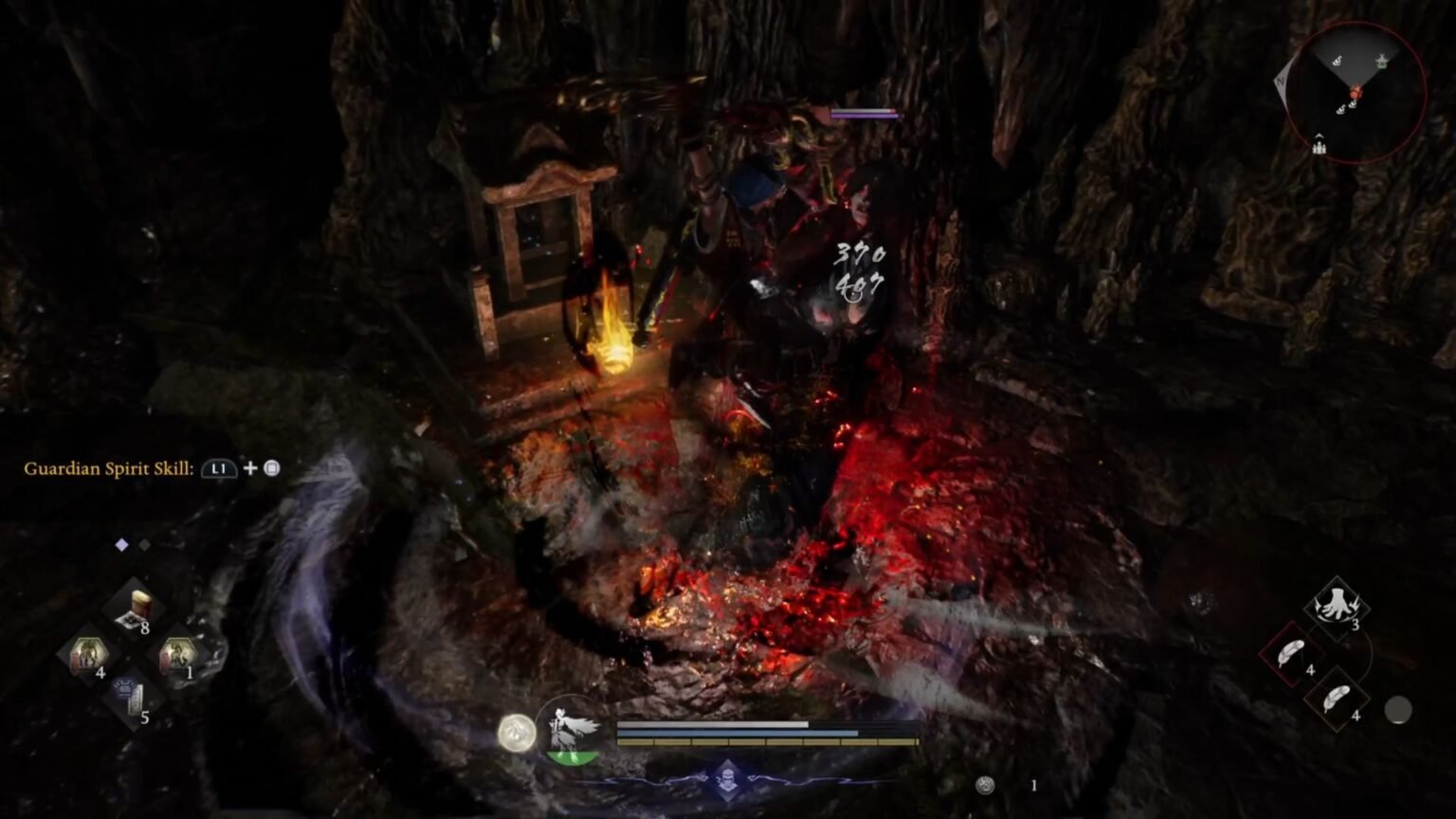This screenshot has width=1456, height=819.
Task: Click the empty second Anima diamond
Action: coord(144,545)
